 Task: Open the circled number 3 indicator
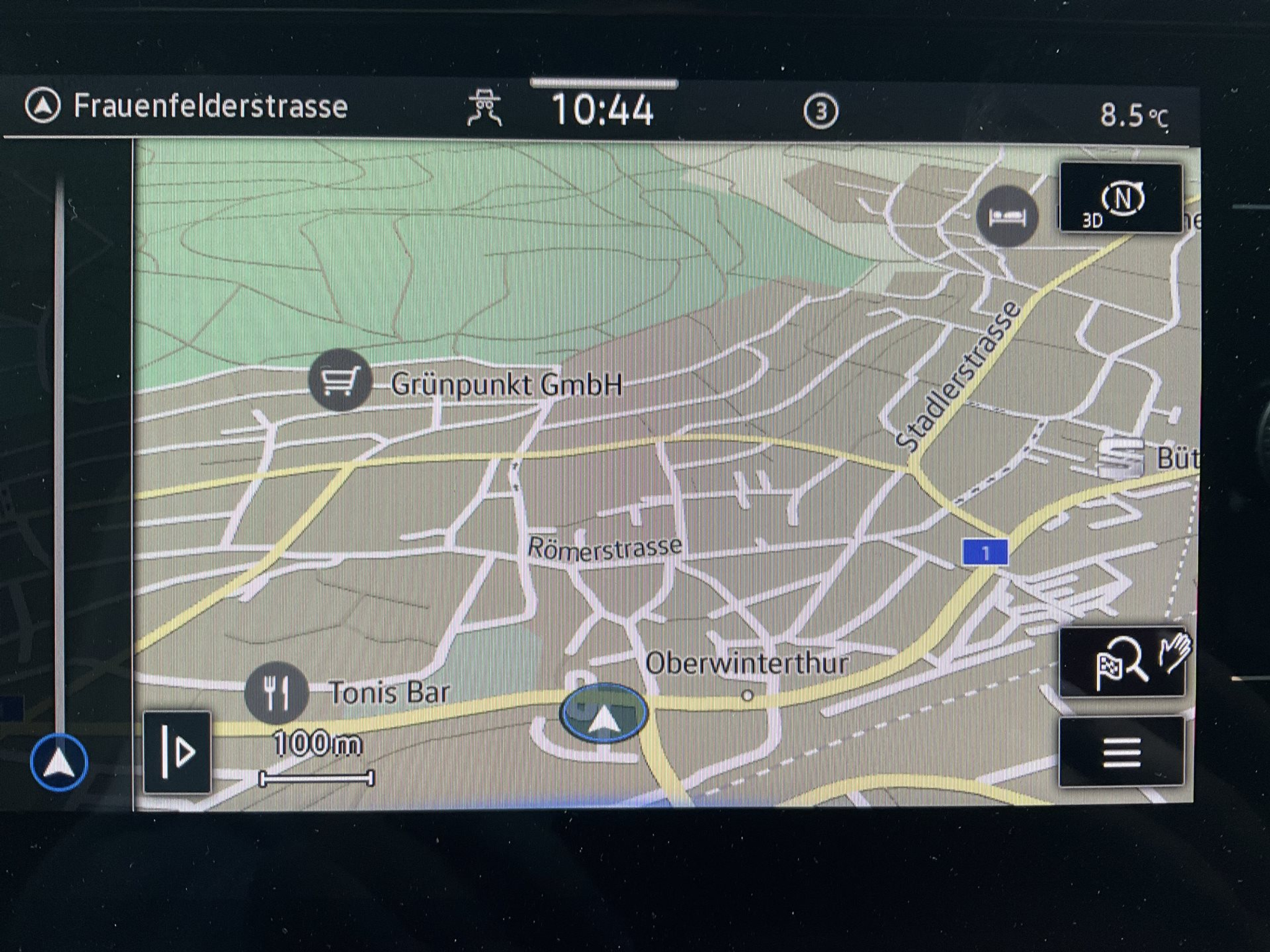pyautogui.click(x=820, y=112)
